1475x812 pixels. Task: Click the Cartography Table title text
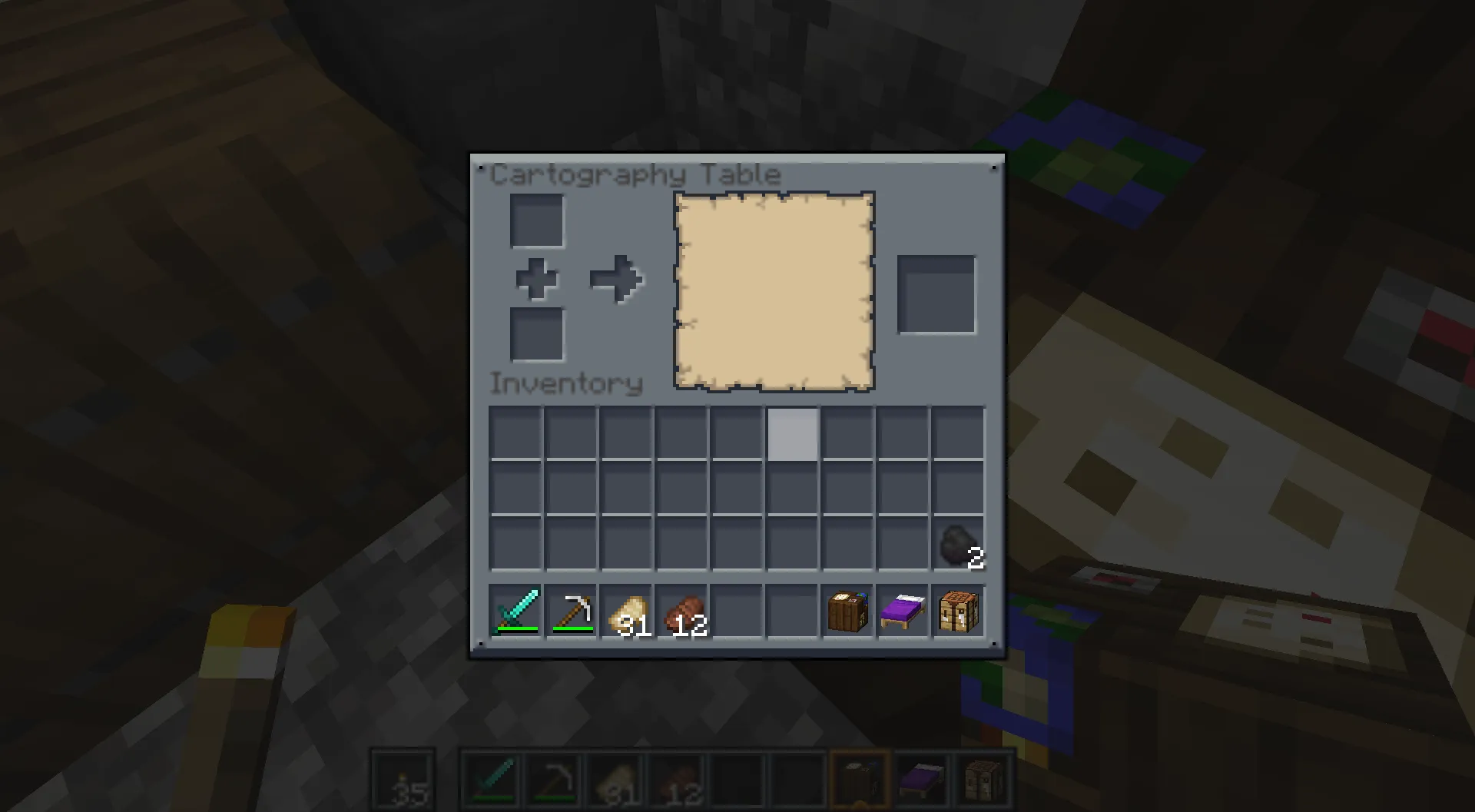click(x=638, y=174)
